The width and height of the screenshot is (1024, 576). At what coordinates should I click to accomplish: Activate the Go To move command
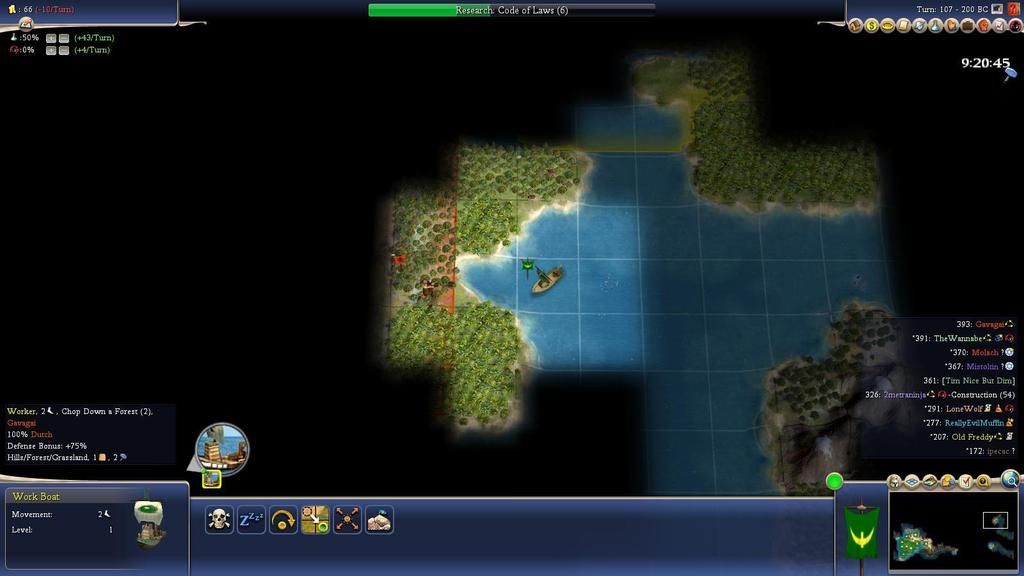(315, 519)
